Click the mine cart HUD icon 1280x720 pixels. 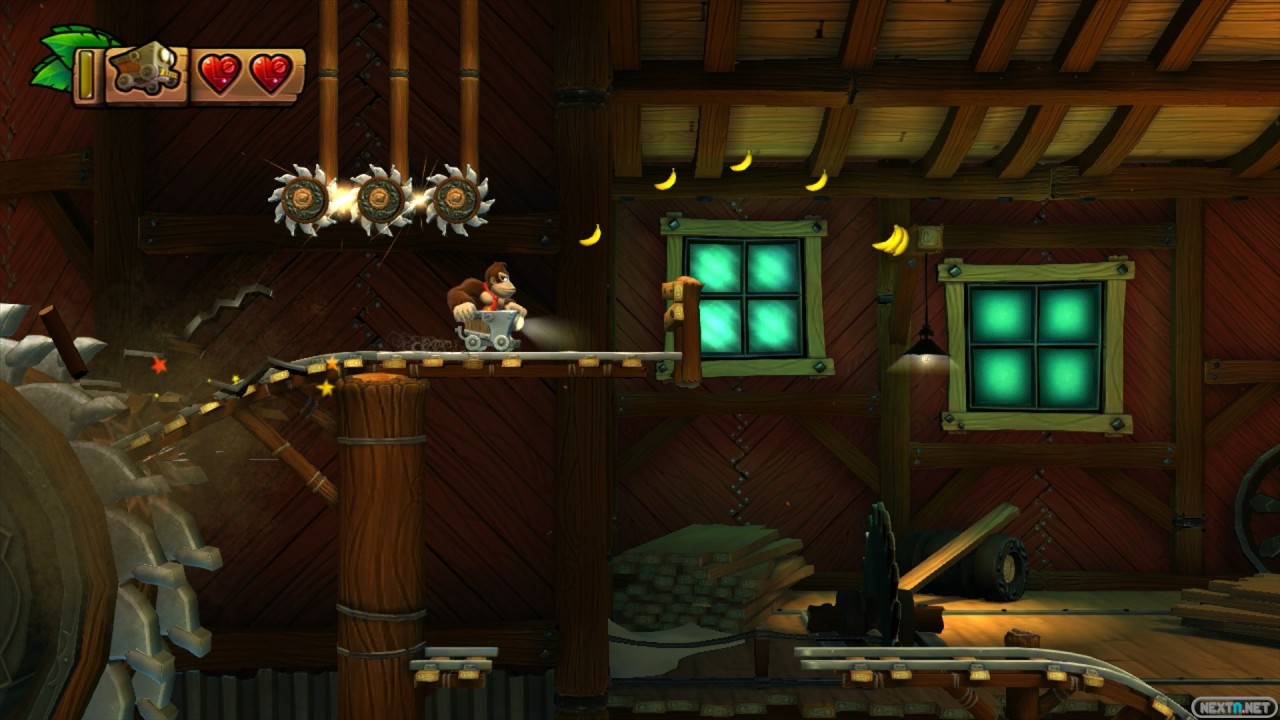(146, 71)
